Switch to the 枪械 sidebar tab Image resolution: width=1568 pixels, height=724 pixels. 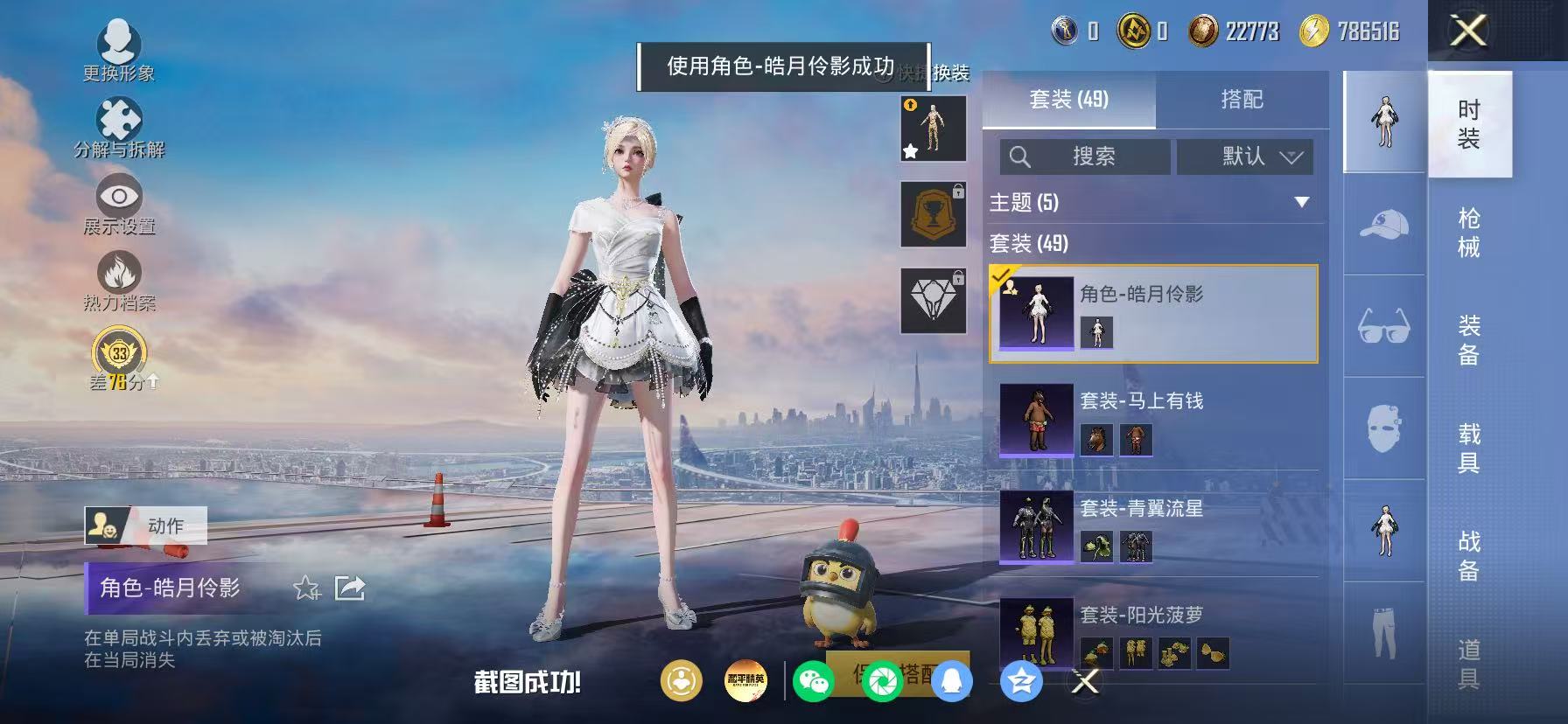[x=1473, y=230]
